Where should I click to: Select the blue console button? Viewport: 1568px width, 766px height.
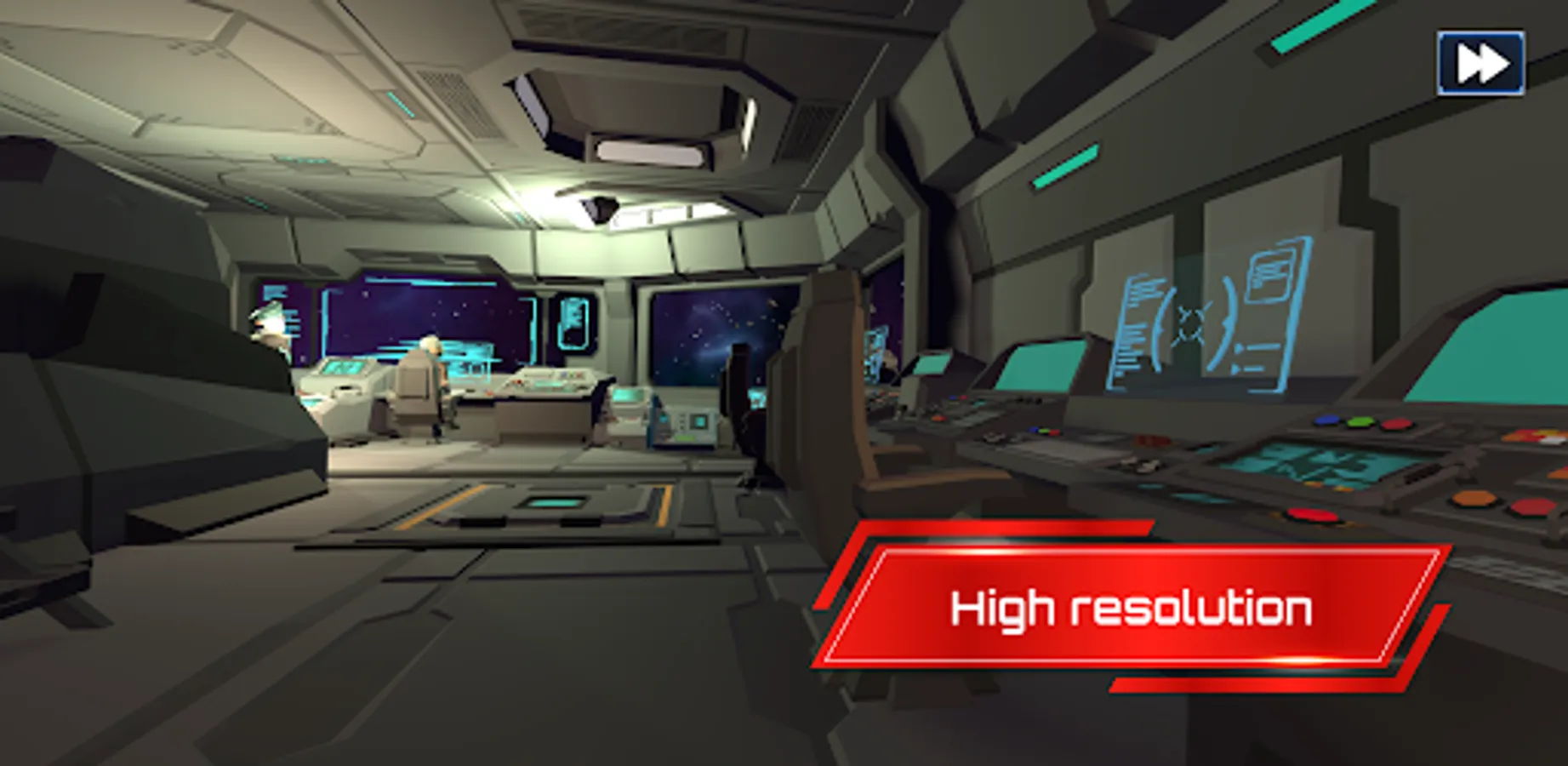click(x=1325, y=420)
